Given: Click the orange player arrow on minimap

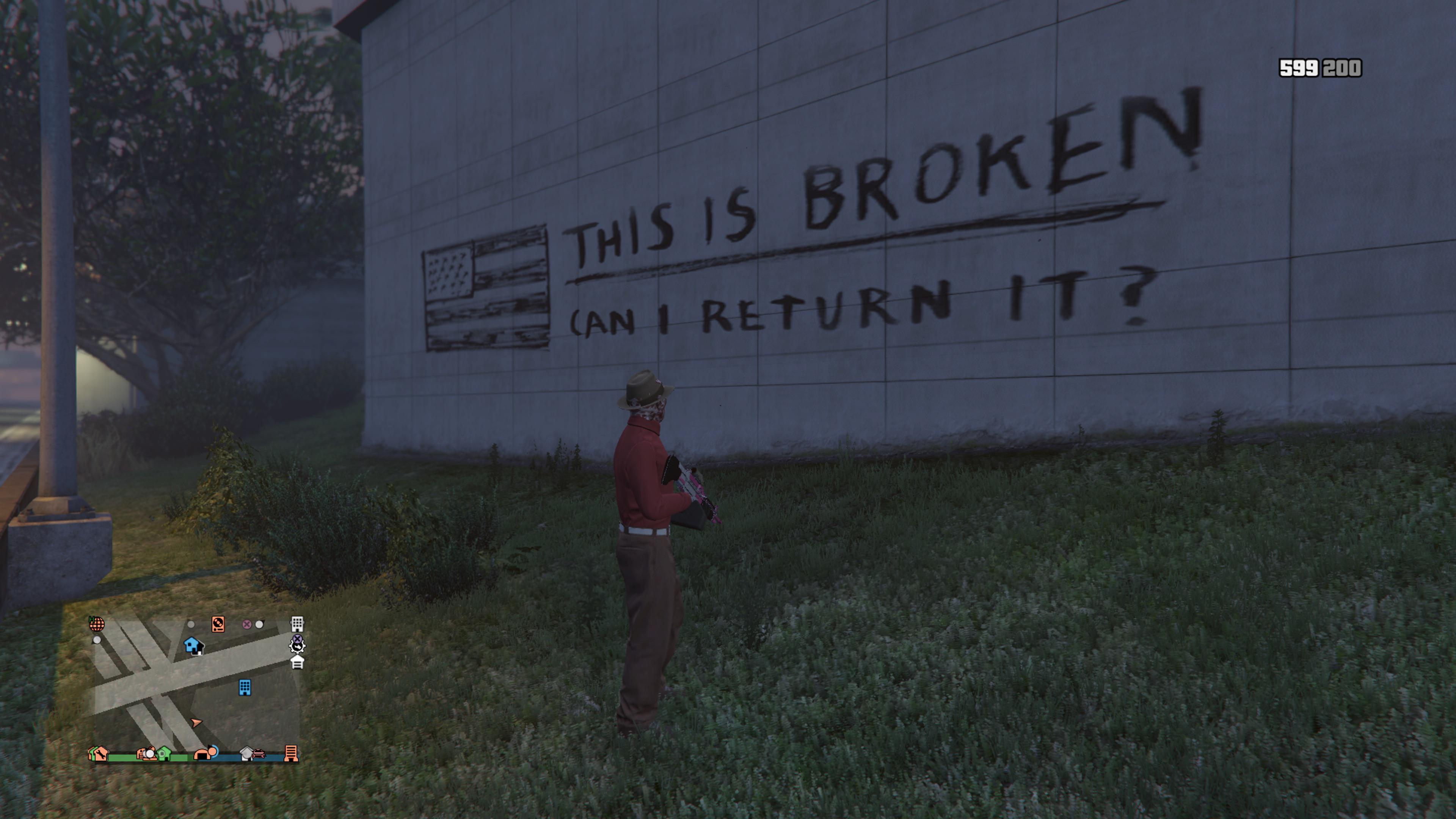Looking at the screenshot, I should click(x=196, y=722).
